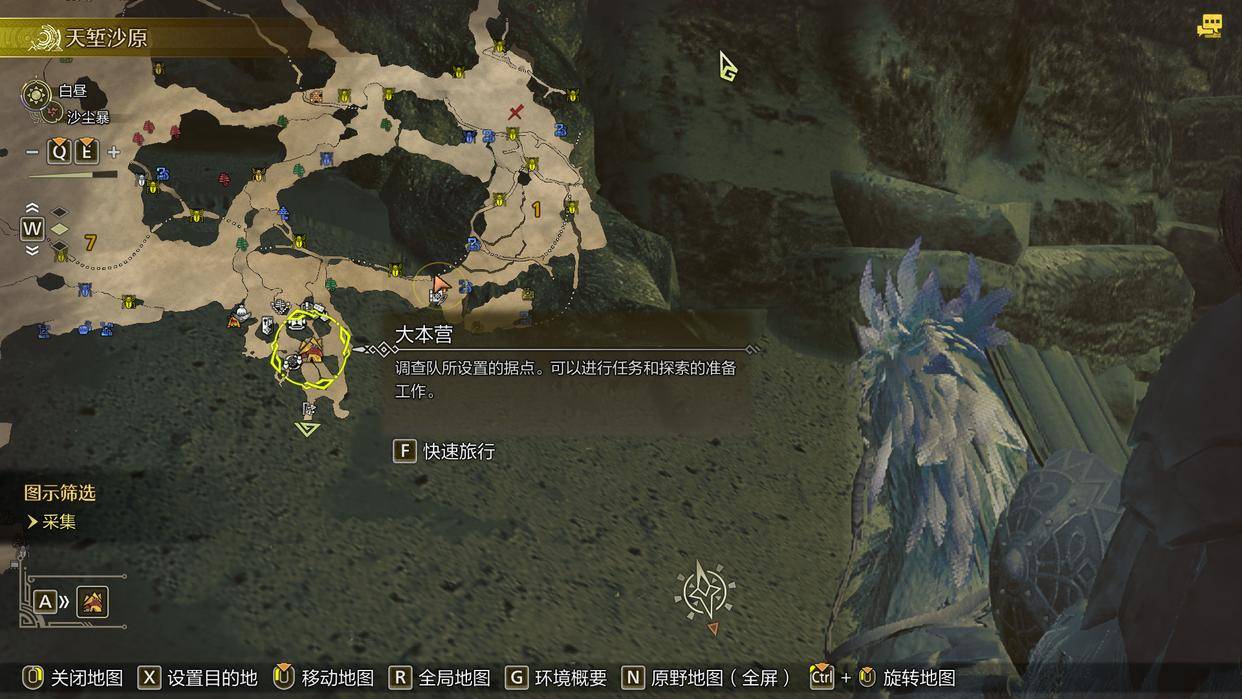Select the red X marker on map
The image size is (1242, 699).
[515, 112]
